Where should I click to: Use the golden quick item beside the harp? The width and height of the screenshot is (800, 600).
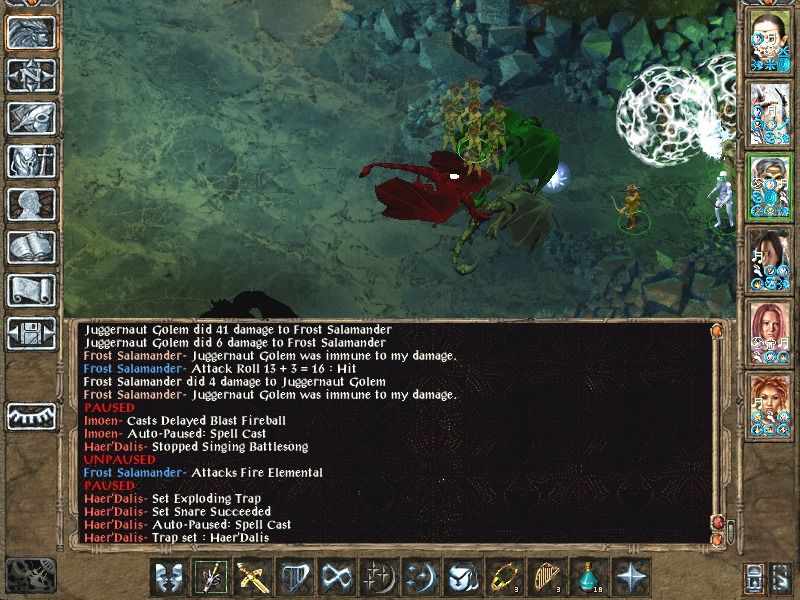point(504,577)
